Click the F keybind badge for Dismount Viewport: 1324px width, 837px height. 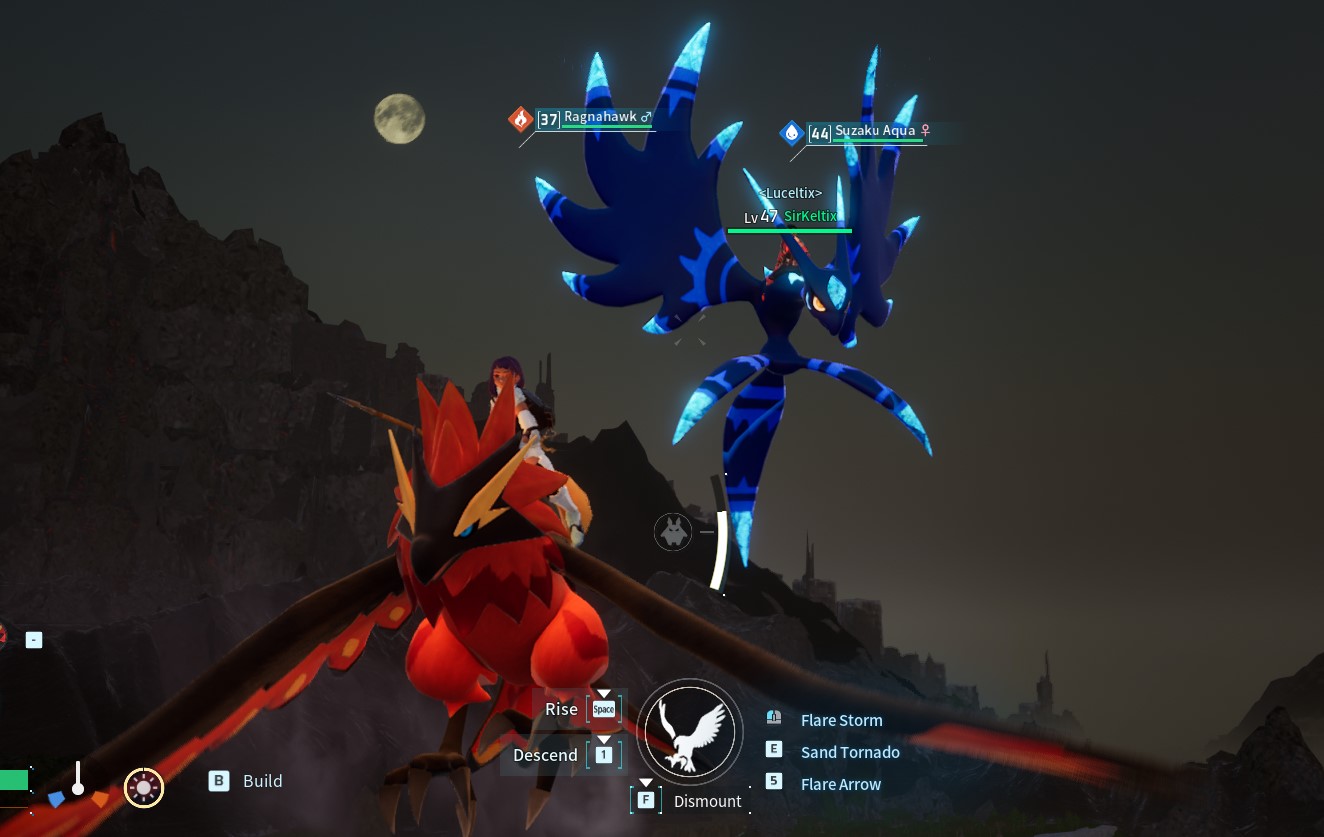[645, 800]
